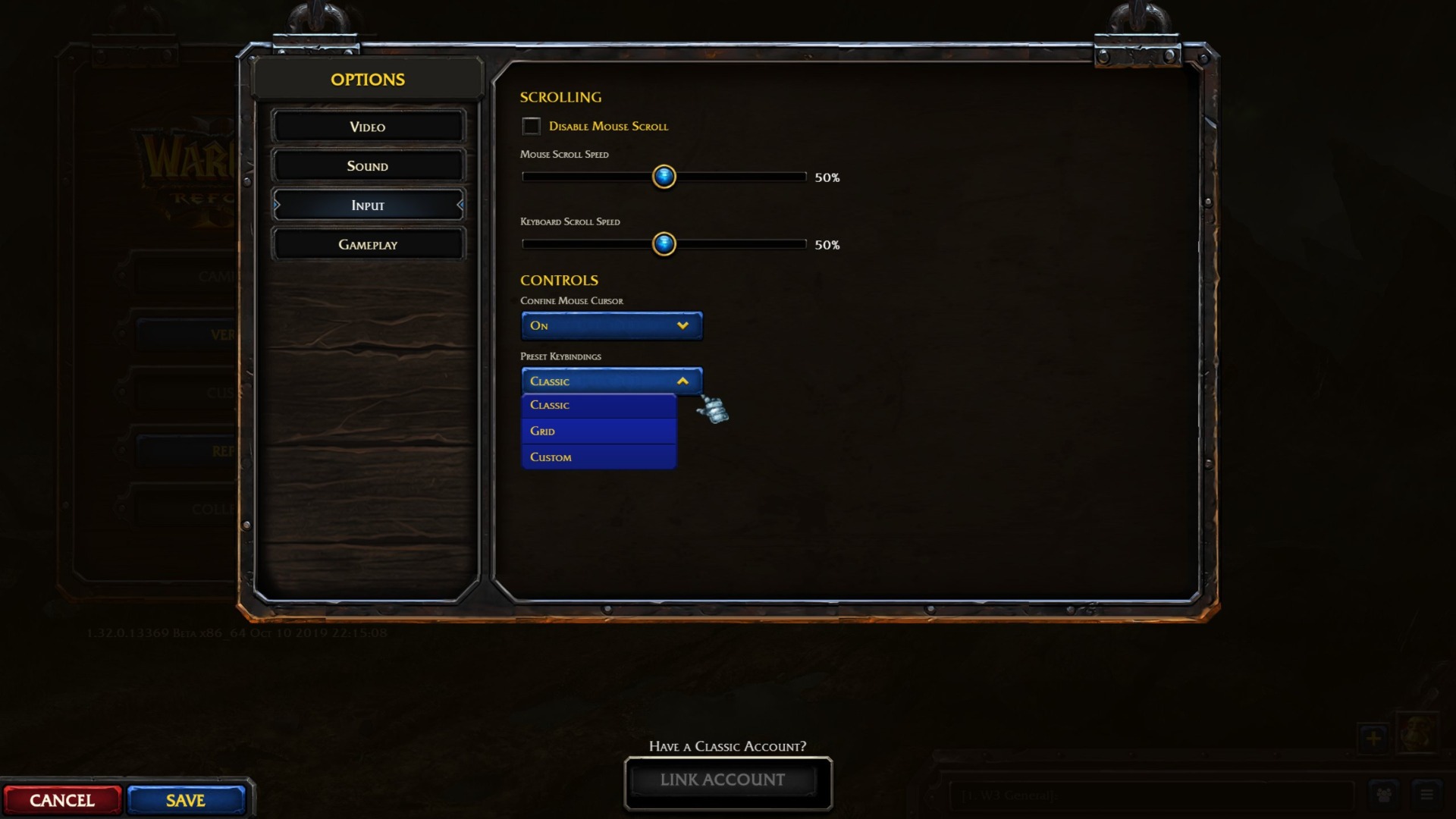Click the Link Account button
Image resolution: width=1456 pixels, height=819 pixels.
(x=723, y=780)
